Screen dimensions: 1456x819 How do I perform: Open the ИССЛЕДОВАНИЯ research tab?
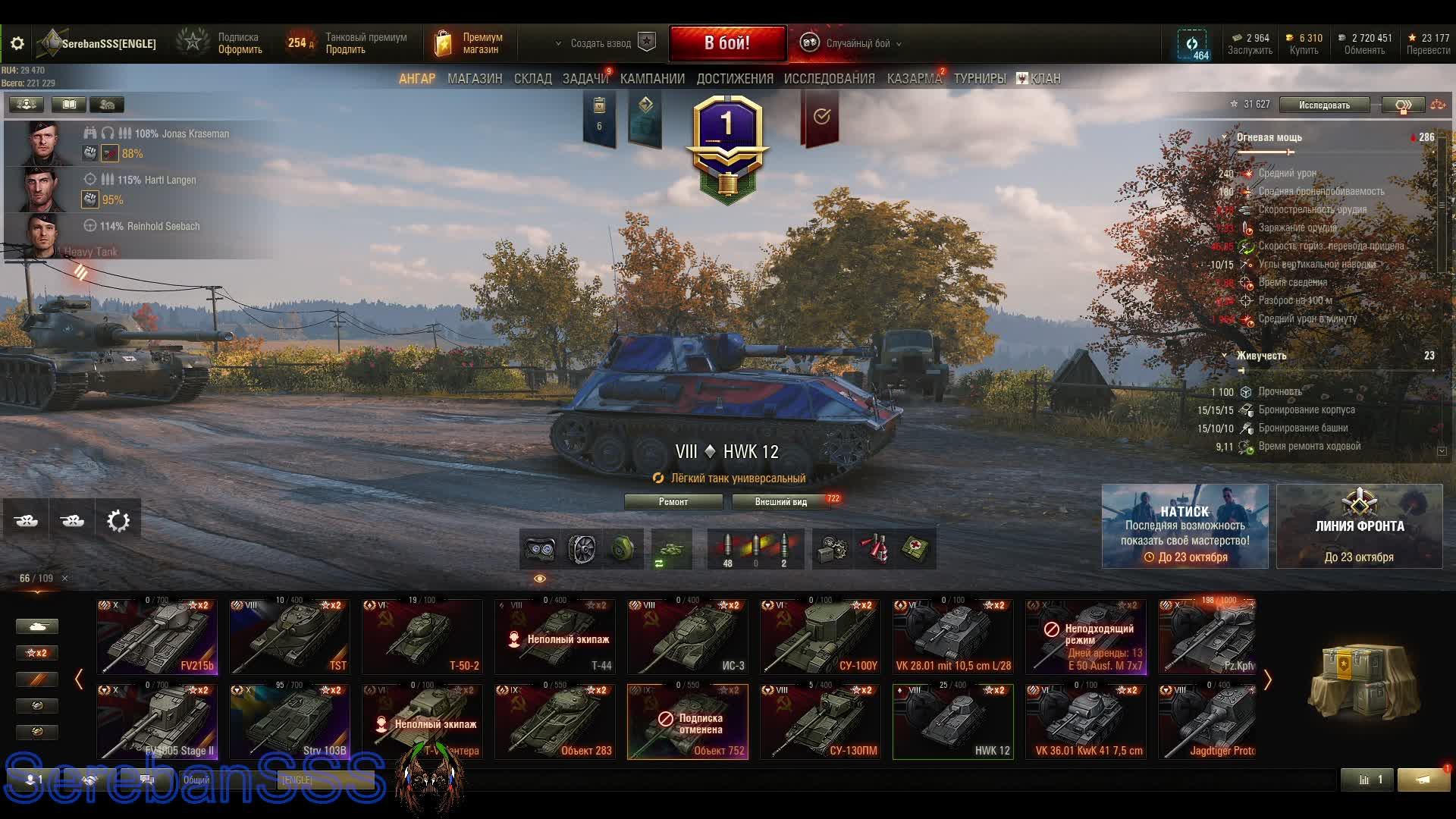[x=829, y=79]
